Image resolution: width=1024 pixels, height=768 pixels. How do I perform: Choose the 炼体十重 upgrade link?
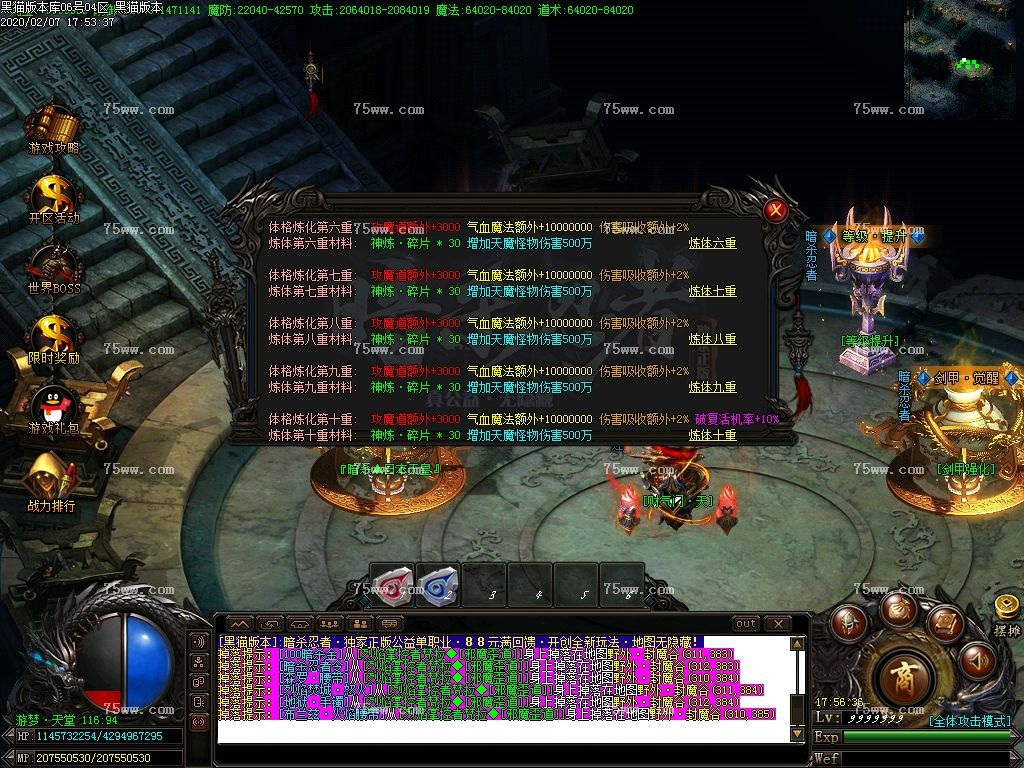coord(712,435)
